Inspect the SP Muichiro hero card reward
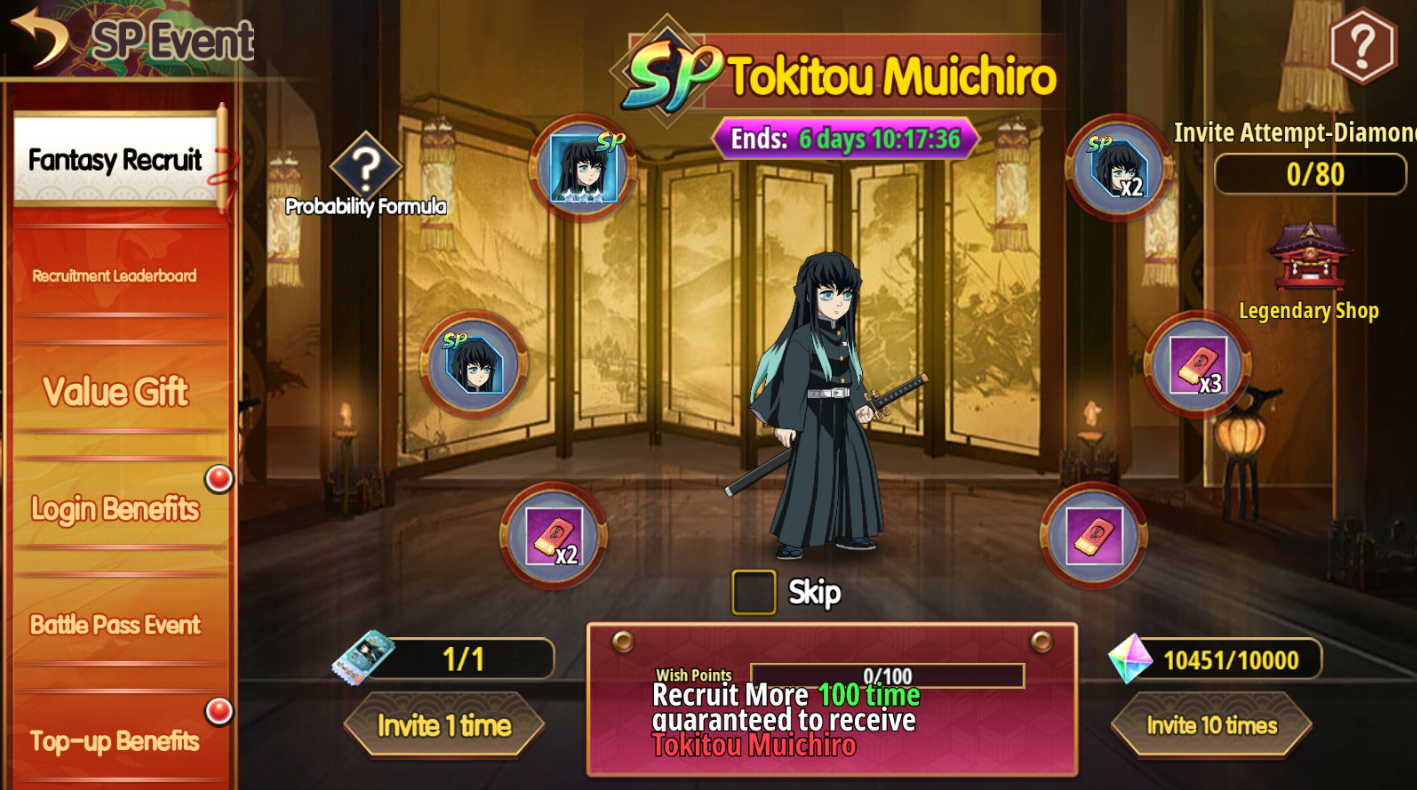 pyautogui.click(x=583, y=168)
